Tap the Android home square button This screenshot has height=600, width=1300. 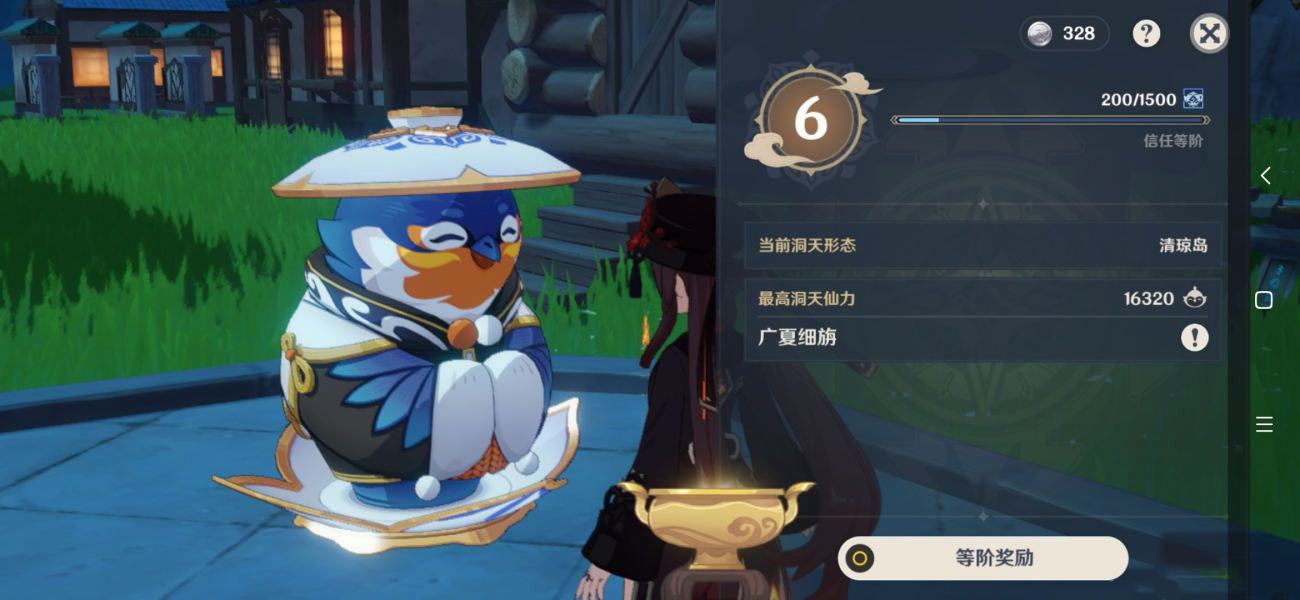point(1264,300)
